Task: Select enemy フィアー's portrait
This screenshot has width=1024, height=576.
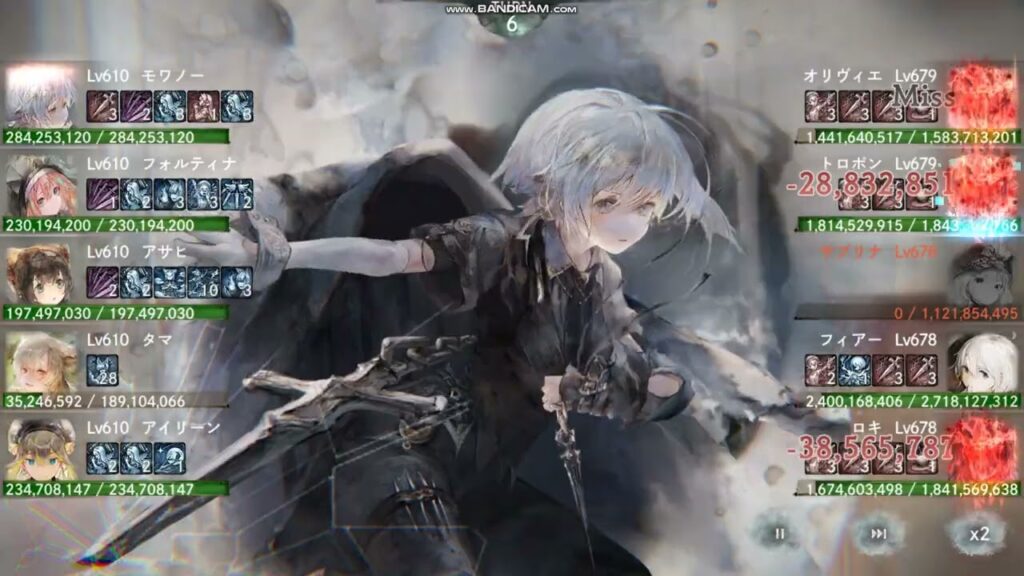Action: [x=981, y=362]
